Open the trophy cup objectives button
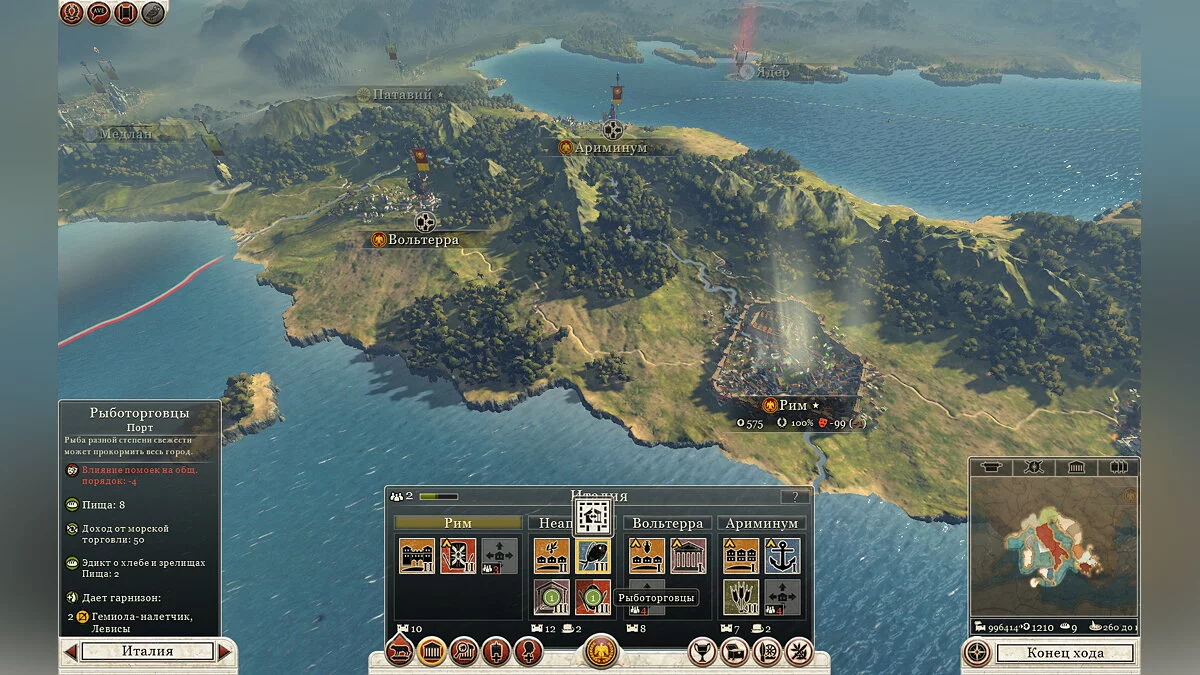This screenshot has height=675, width=1200. coord(704,652)
